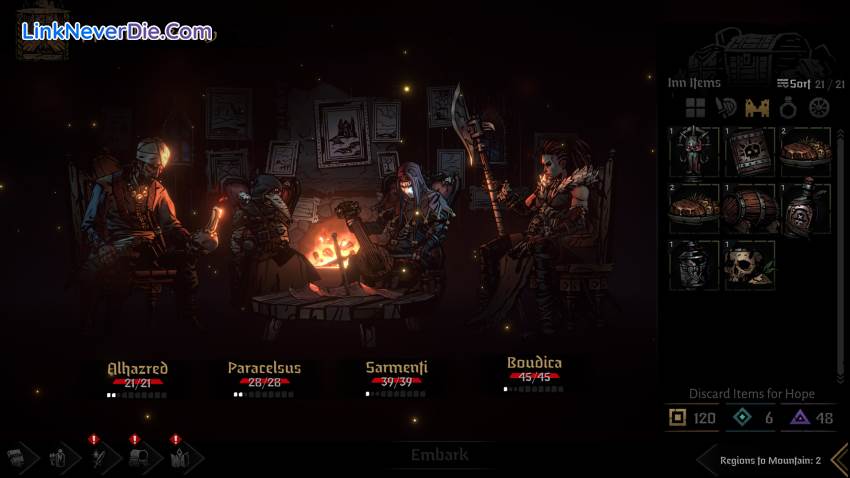850x478 pixels.
Task: Switch to the castle-shaped inn items filter
Action: tap(757, 108)
